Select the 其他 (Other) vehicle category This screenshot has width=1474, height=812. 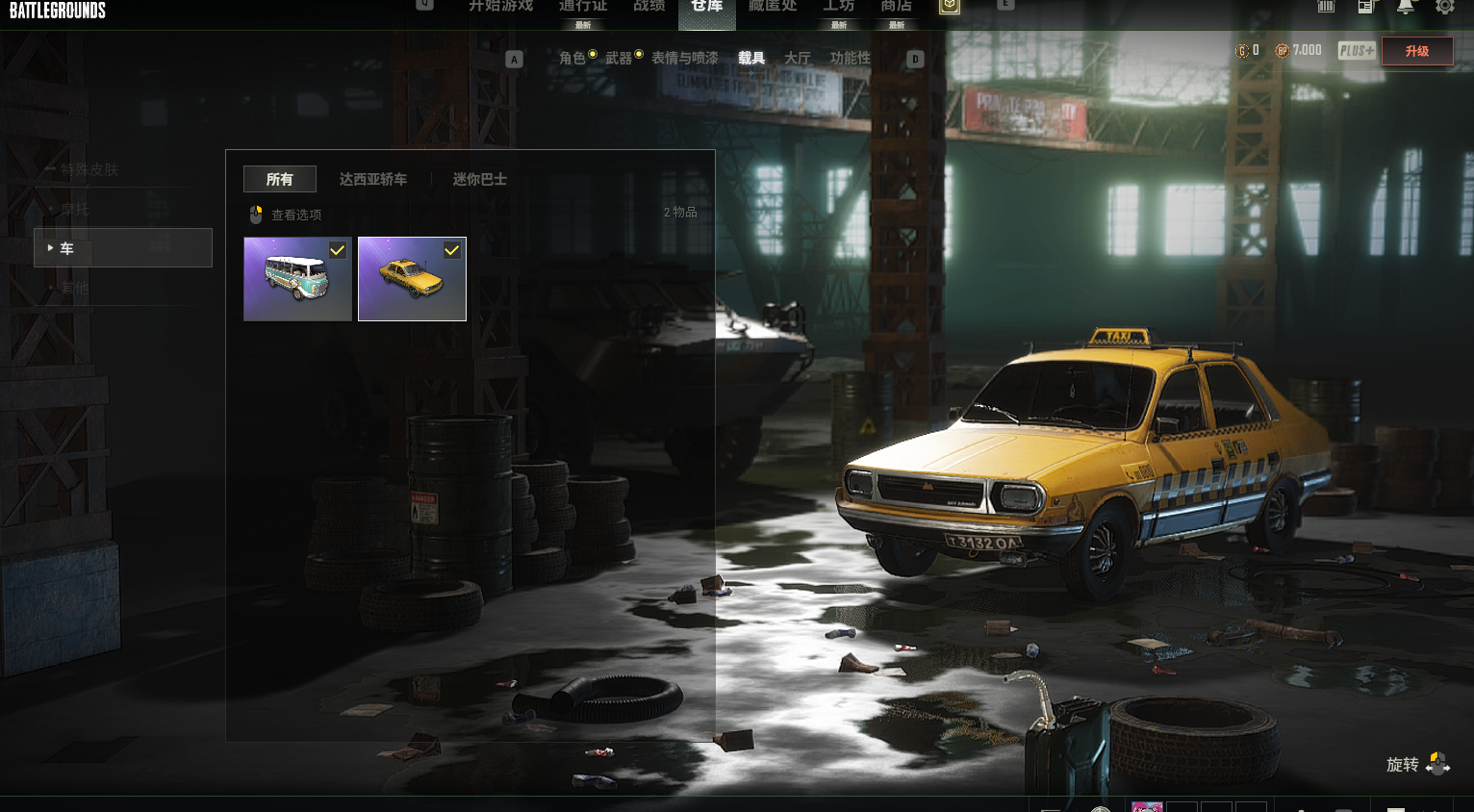pyautogui.click(x=75, y=288)
